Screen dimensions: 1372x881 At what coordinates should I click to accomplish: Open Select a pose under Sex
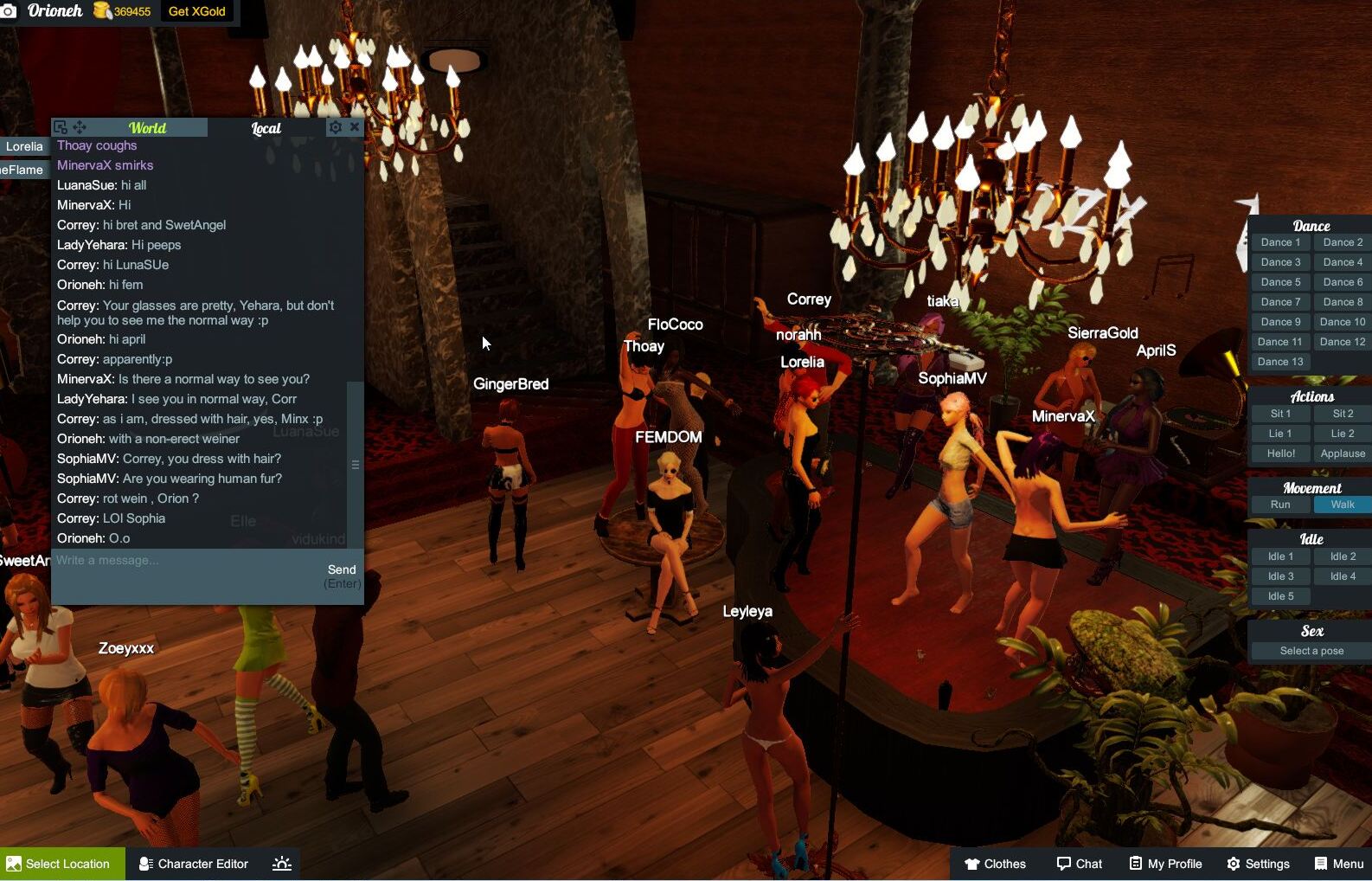tap(1307, 650)
